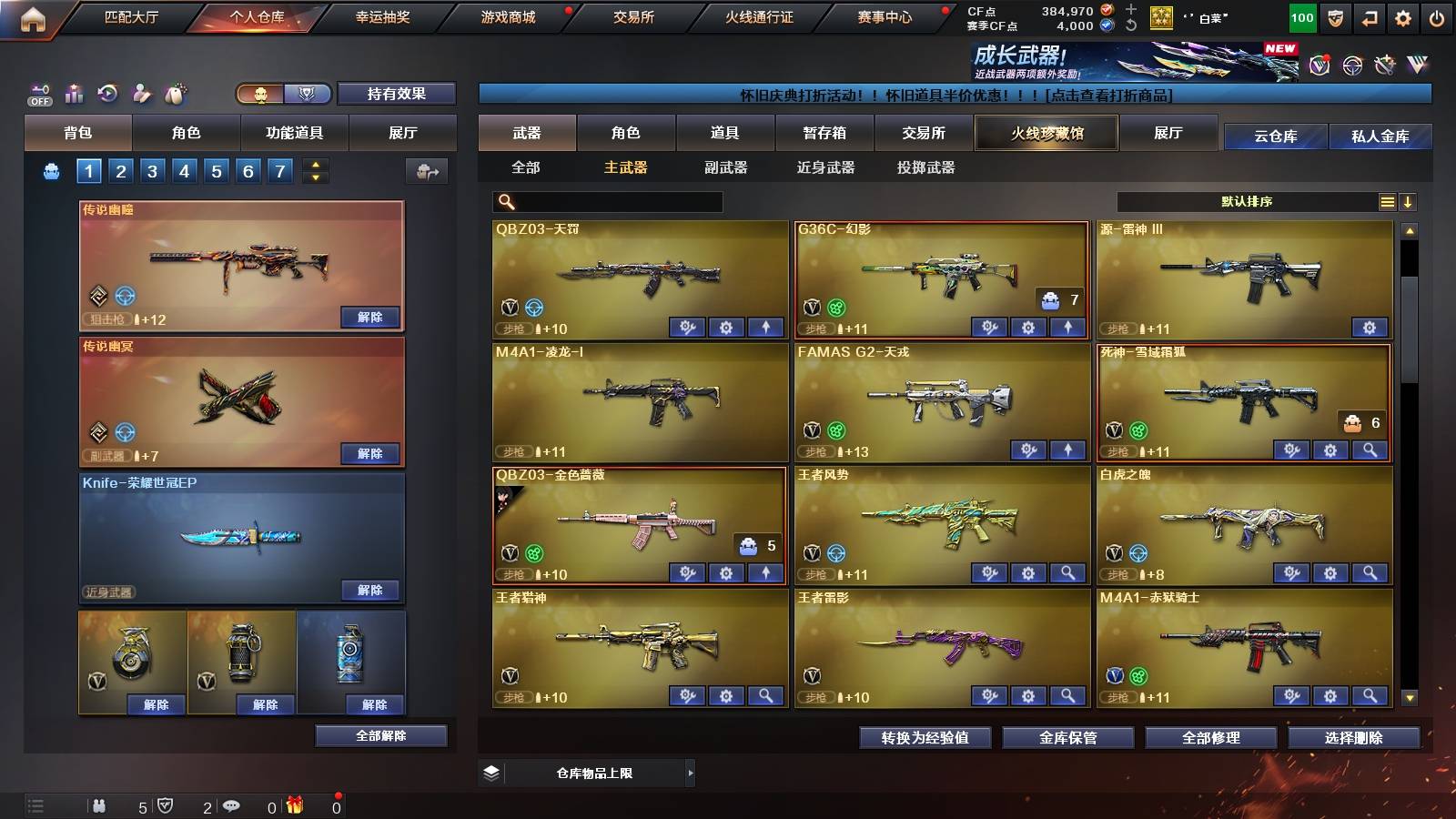Switch the view toggle back to the character side
1456x819 pixels.
(260, 95)
